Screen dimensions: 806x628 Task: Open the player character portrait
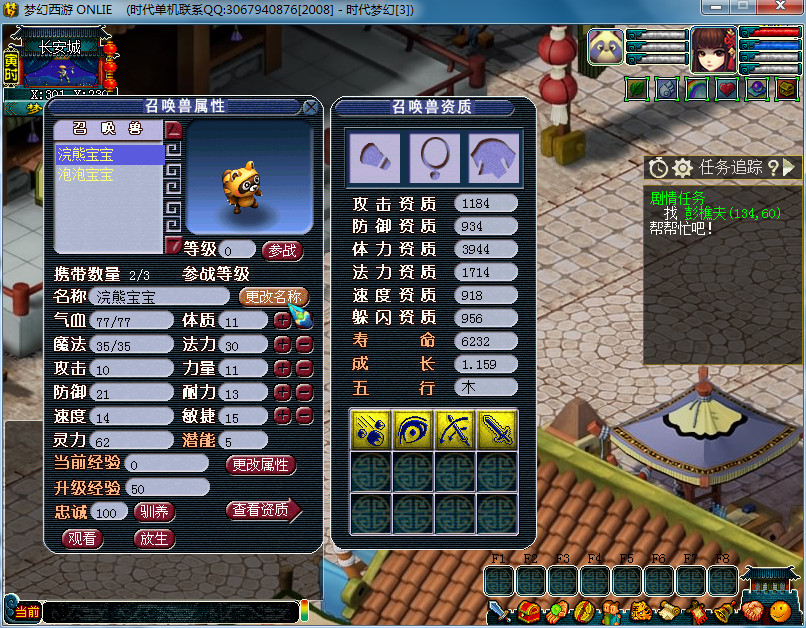(x=713, y=50)
